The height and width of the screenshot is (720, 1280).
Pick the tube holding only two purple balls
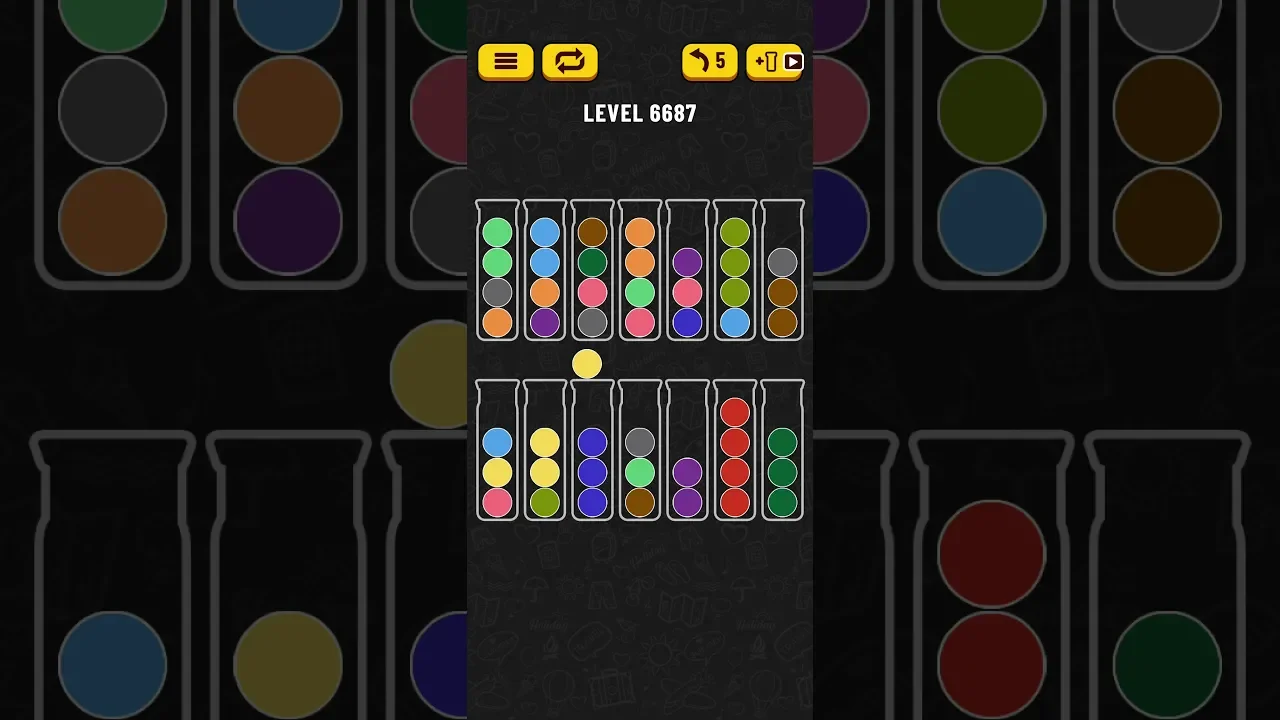pos(687,452)
